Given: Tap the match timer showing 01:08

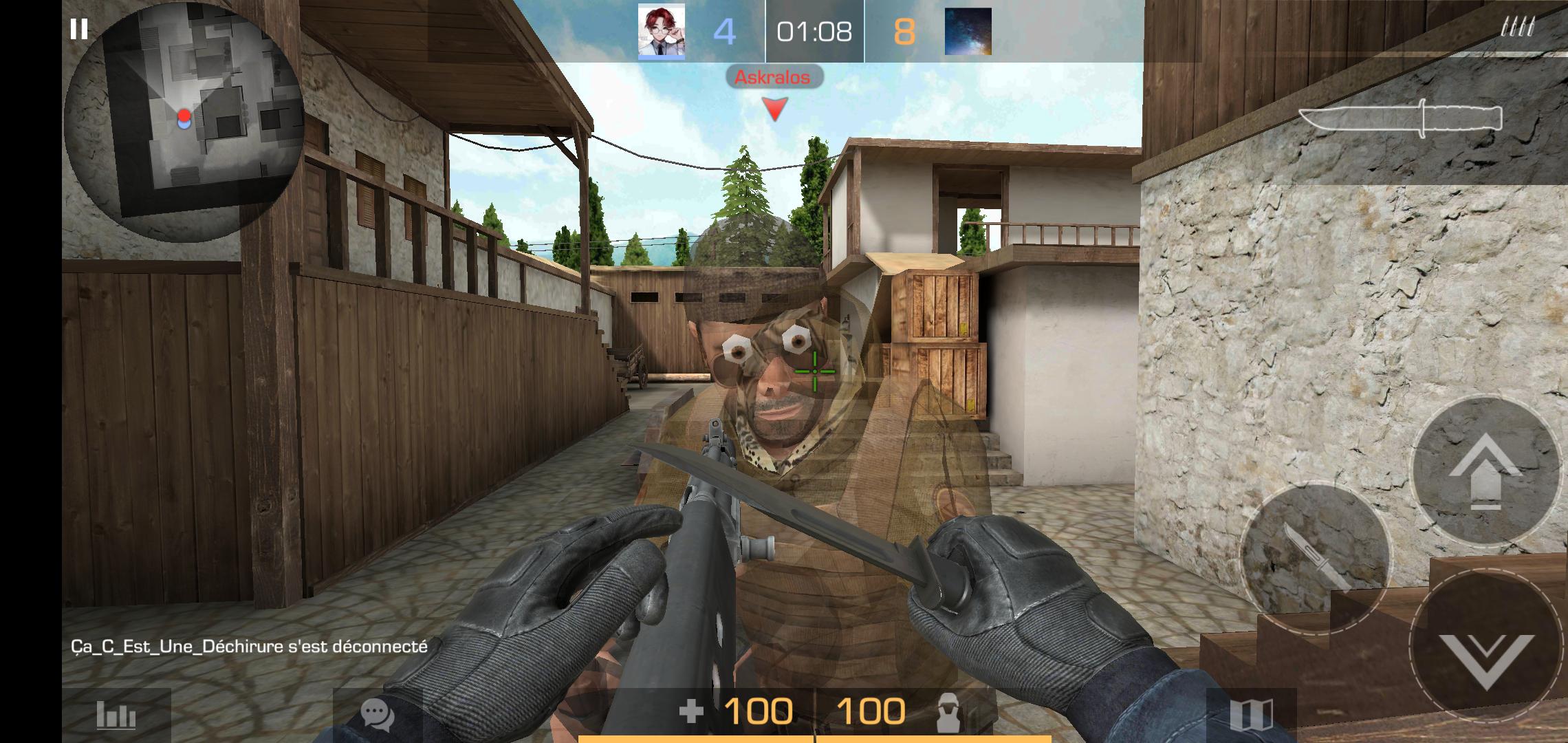Looking at the screenshot, I should (814, 30).
